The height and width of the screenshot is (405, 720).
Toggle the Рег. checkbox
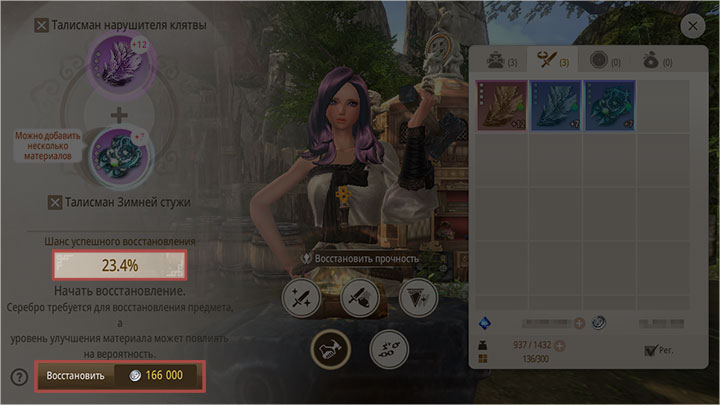(651, 351)
